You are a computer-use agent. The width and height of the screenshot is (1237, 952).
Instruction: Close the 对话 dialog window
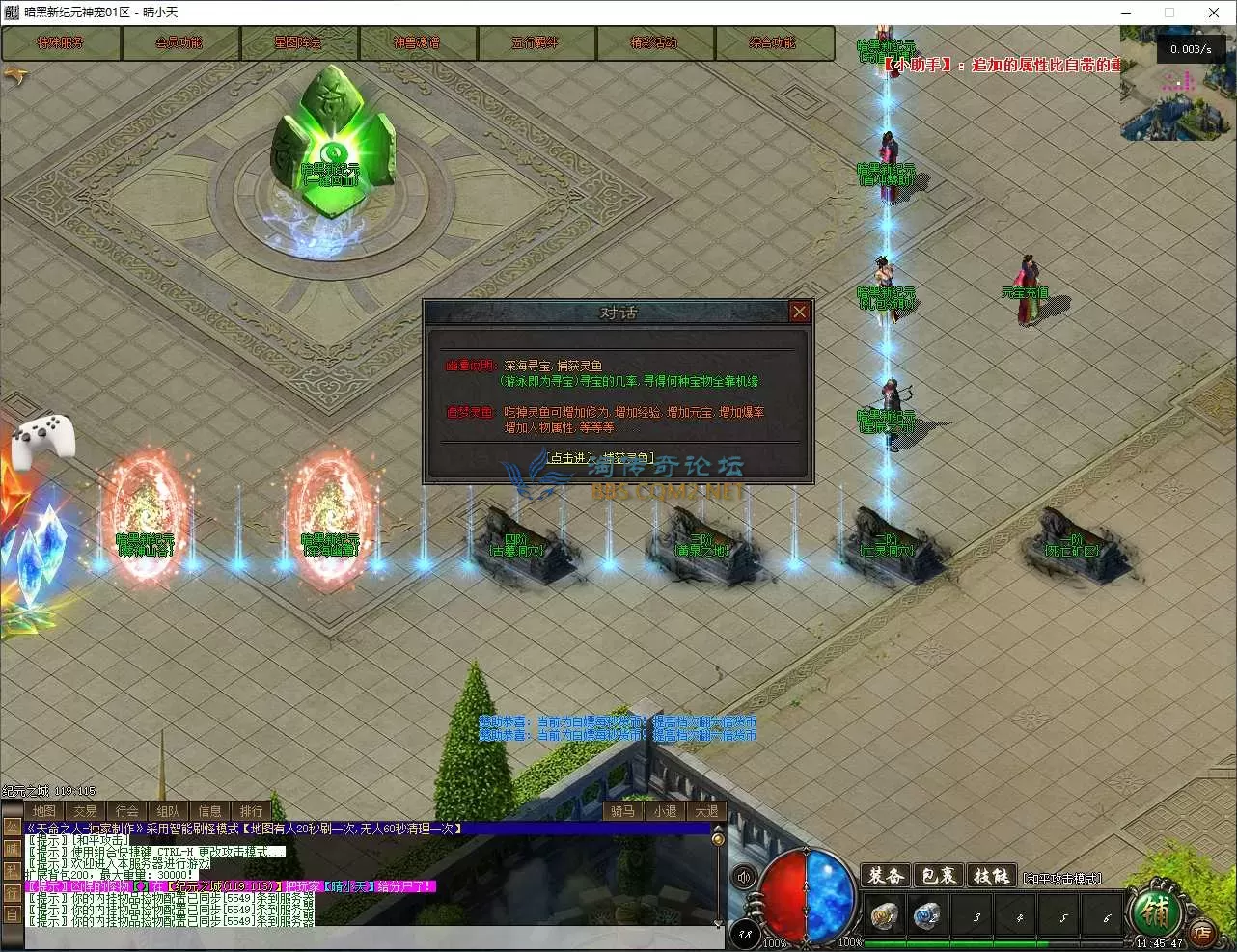[799, 312]
